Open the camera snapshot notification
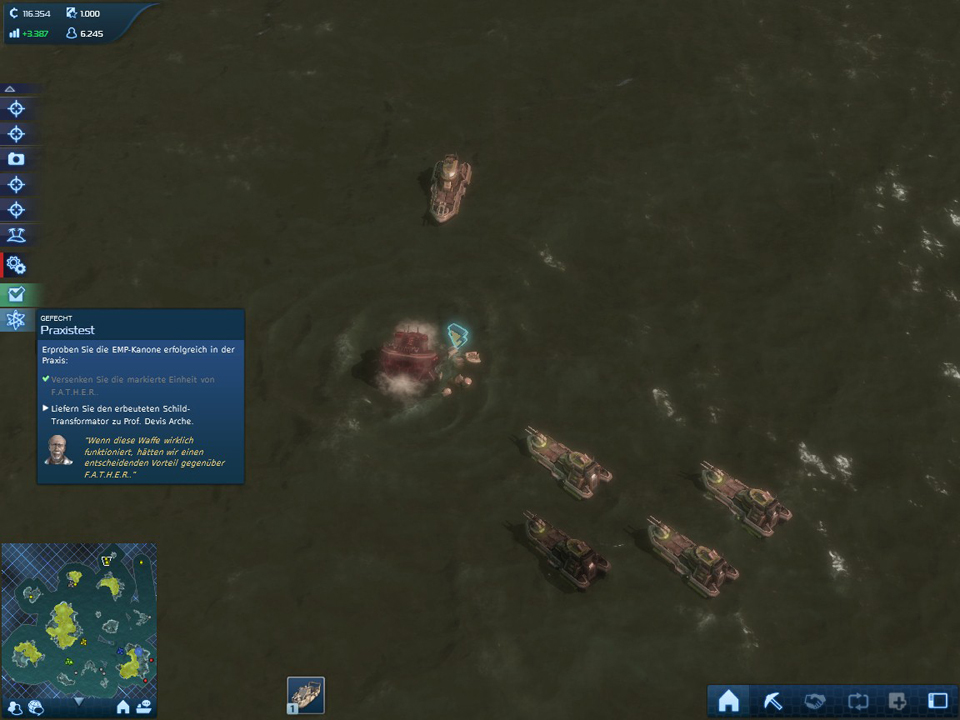Viewport: 960px width, 720px height. [16, 159]
